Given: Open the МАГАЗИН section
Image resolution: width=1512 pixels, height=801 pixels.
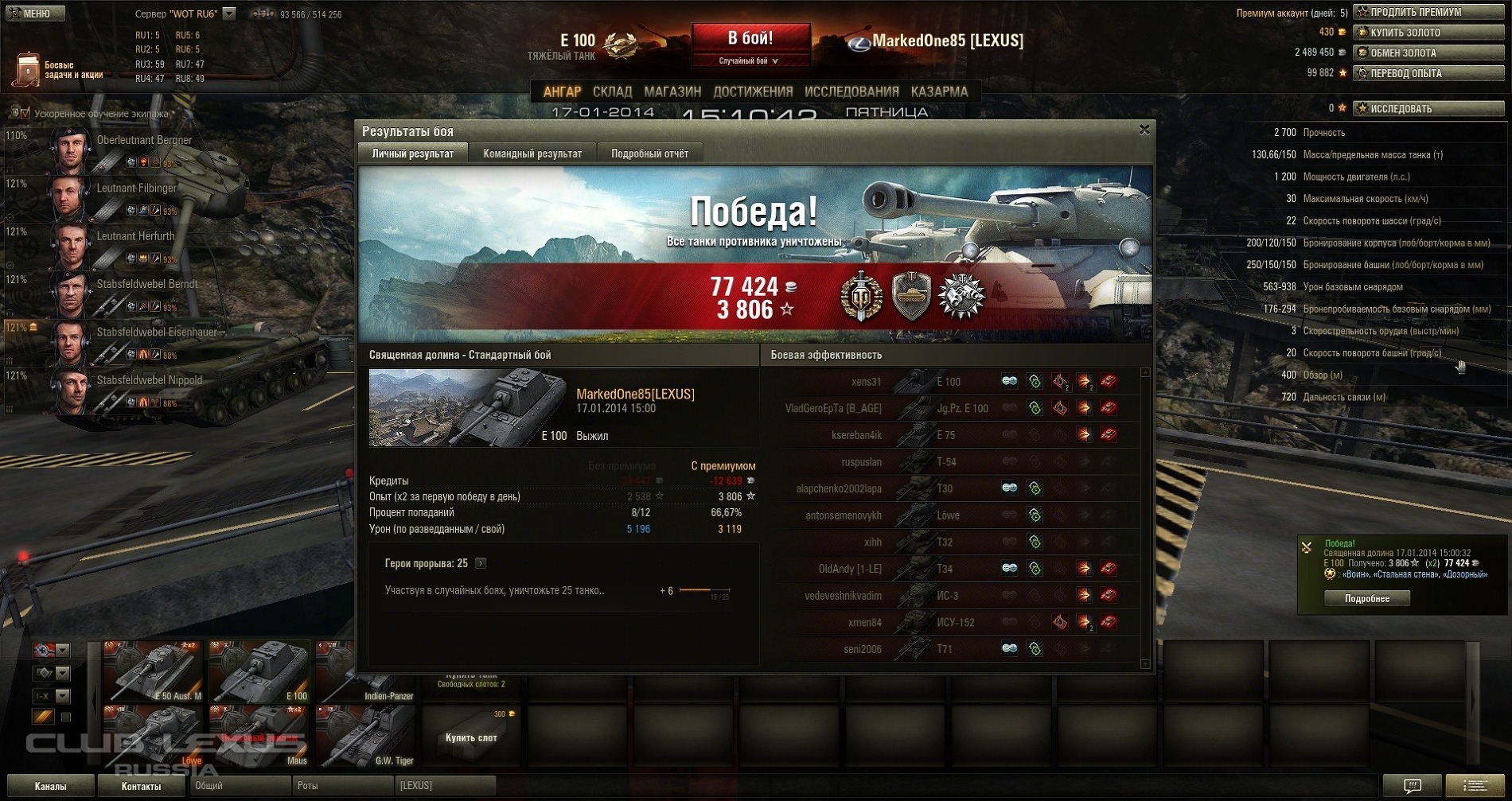Looking at the screenshot, I should click(x=672, y=91).
